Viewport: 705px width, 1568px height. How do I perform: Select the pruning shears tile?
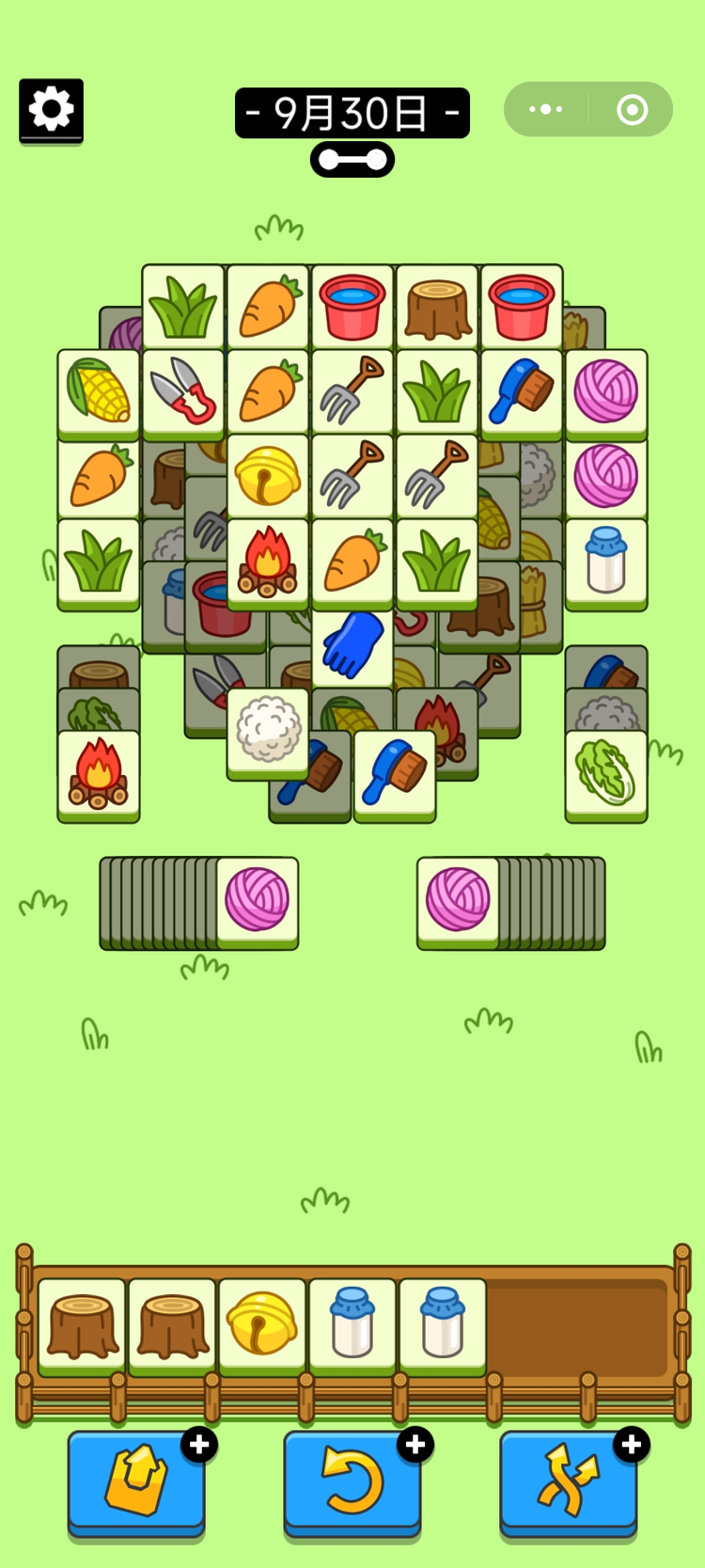[183, 390]
